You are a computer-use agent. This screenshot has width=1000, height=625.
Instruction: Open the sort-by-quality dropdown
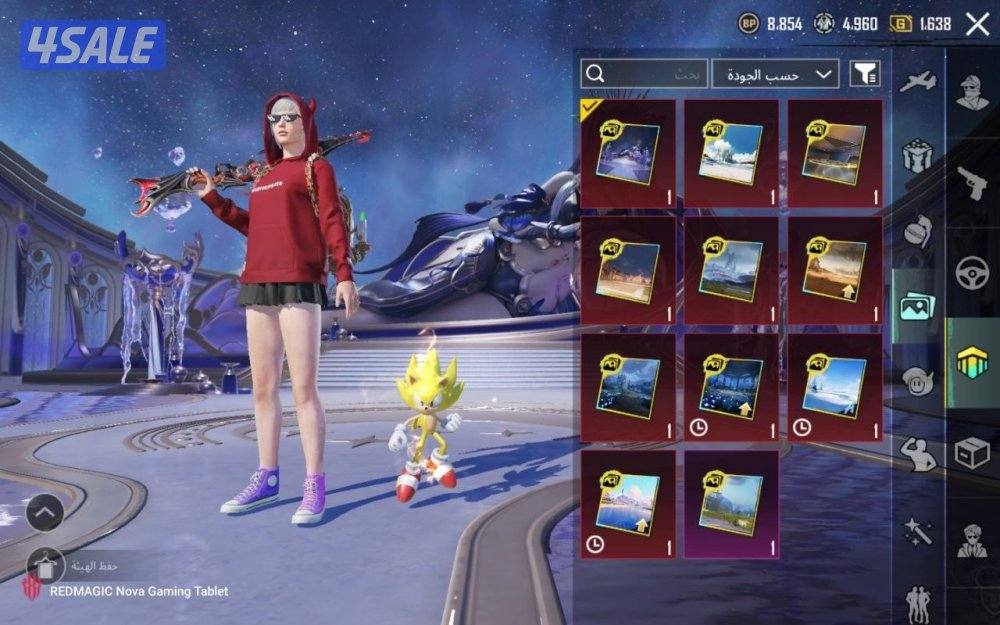pos(775,73)
